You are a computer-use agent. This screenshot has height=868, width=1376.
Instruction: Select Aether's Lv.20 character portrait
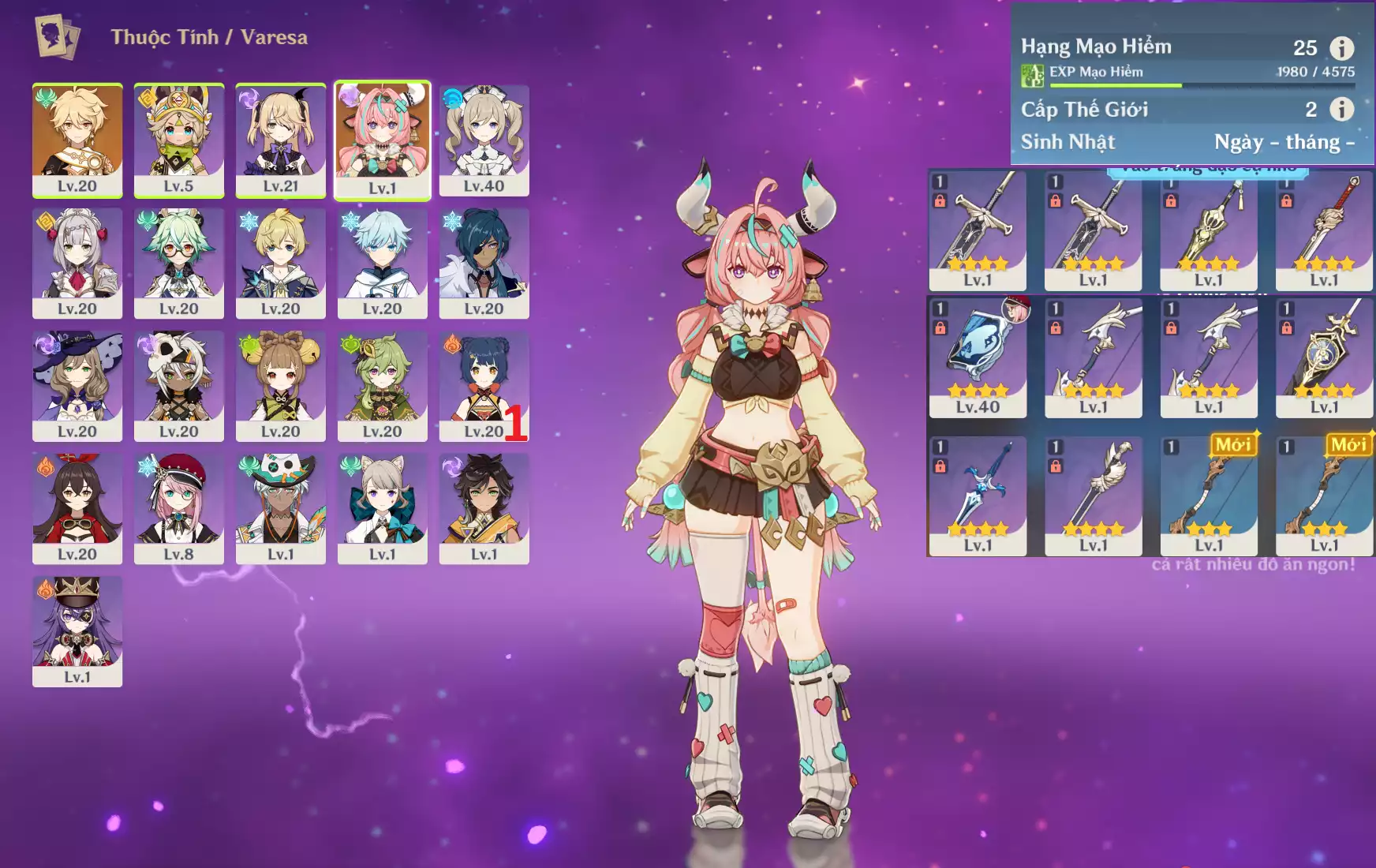coord(77,140)
